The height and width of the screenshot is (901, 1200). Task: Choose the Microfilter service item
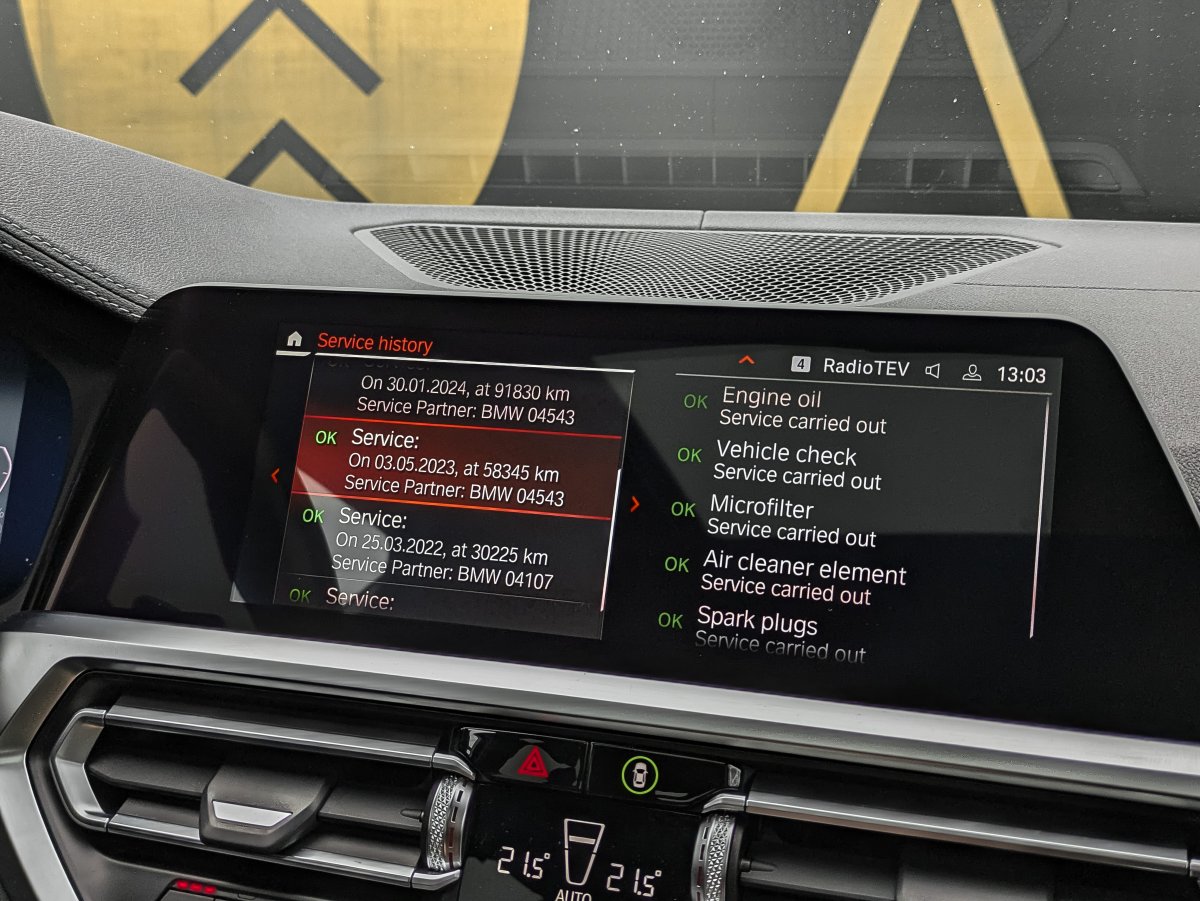(x=789, y=520)
